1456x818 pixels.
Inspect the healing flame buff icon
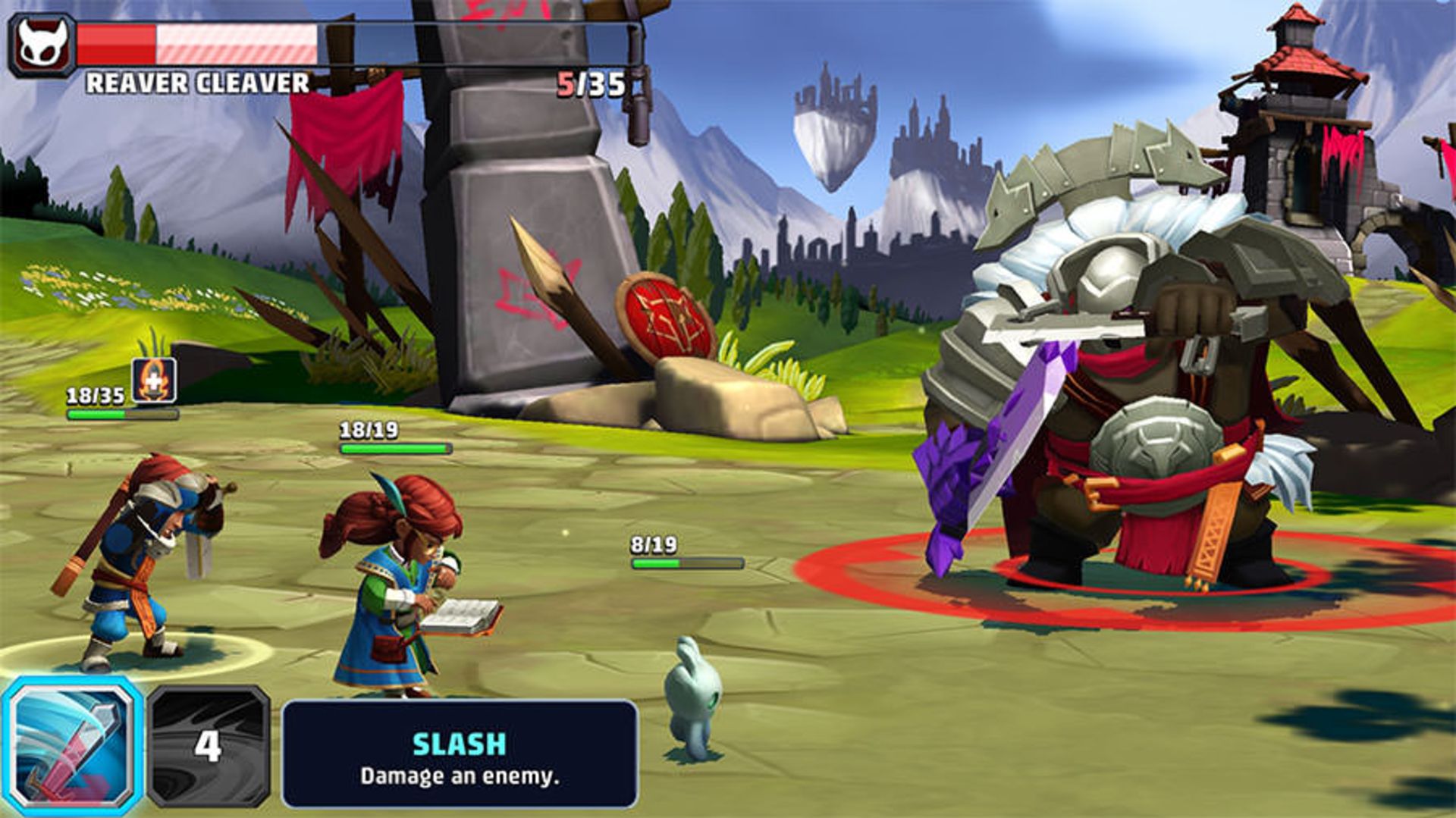(x=154, y=380)
